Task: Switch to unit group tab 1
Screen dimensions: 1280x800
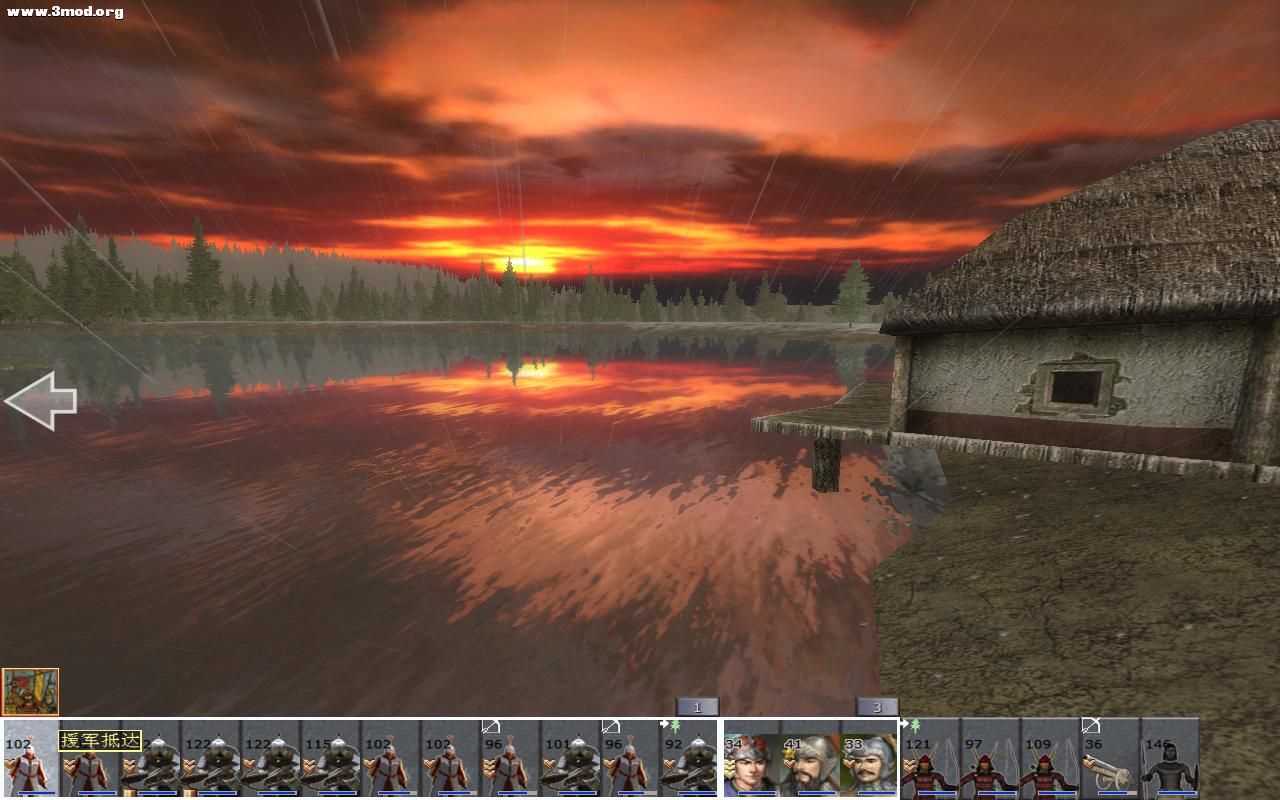Action: [695, 706]
